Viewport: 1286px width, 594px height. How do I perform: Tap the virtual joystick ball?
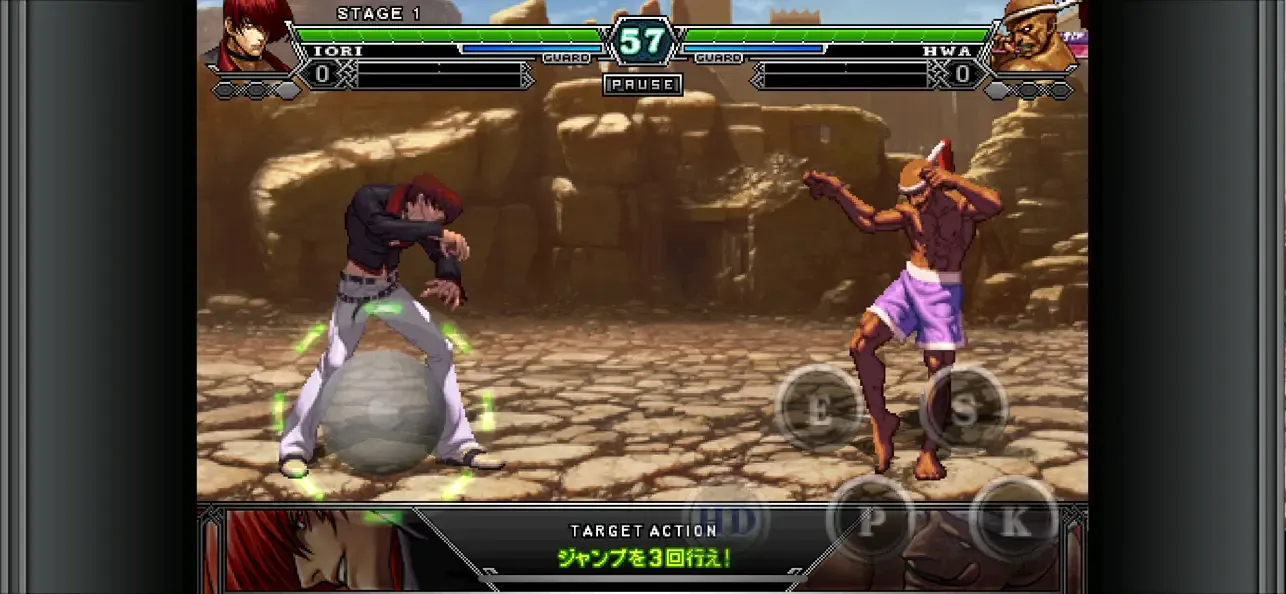pos(380,410)
